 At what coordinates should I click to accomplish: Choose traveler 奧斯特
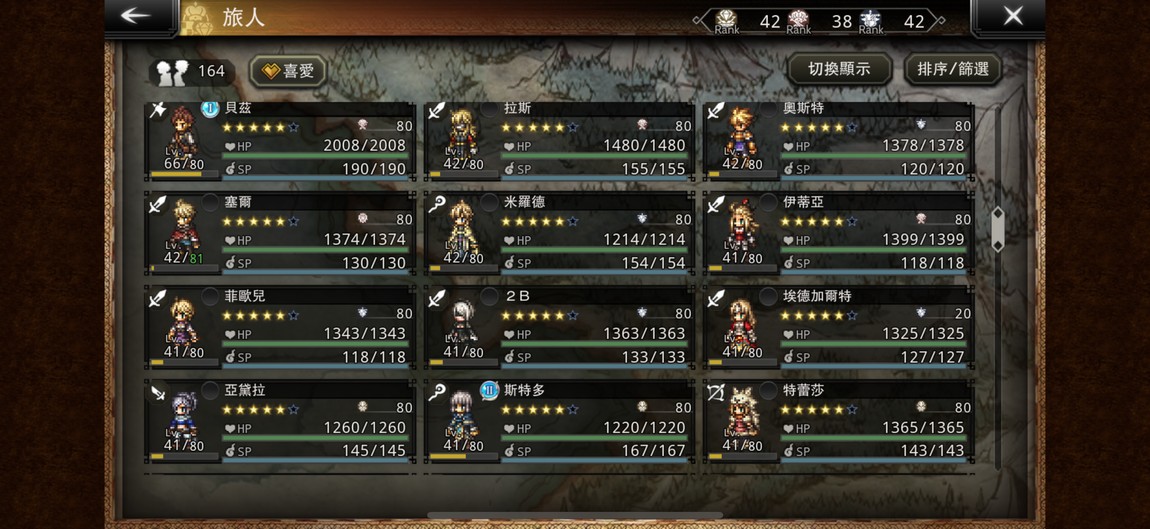838,141
